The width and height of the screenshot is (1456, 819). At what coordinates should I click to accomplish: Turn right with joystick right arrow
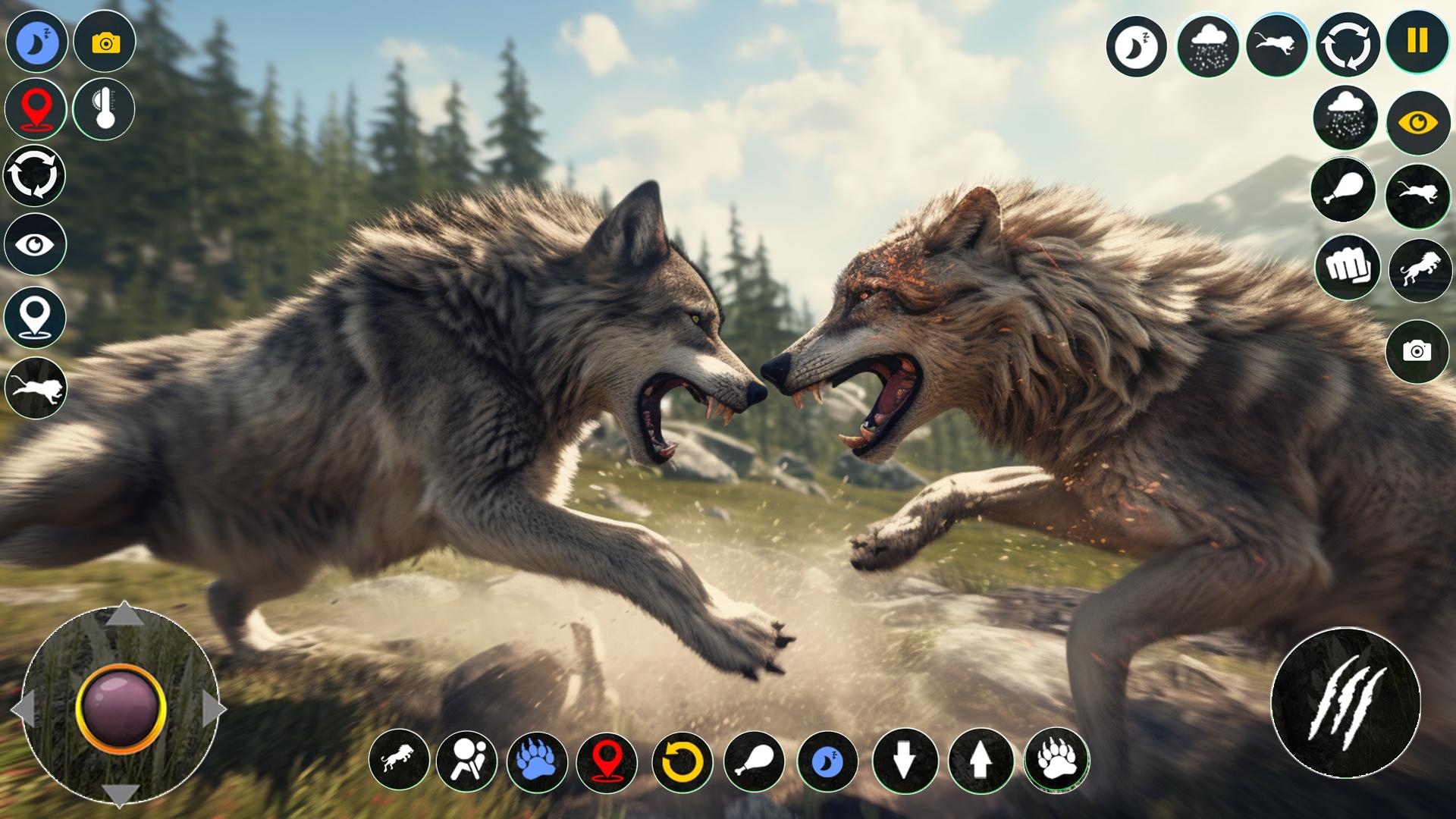pyautogui.click(x=213, y=711)
